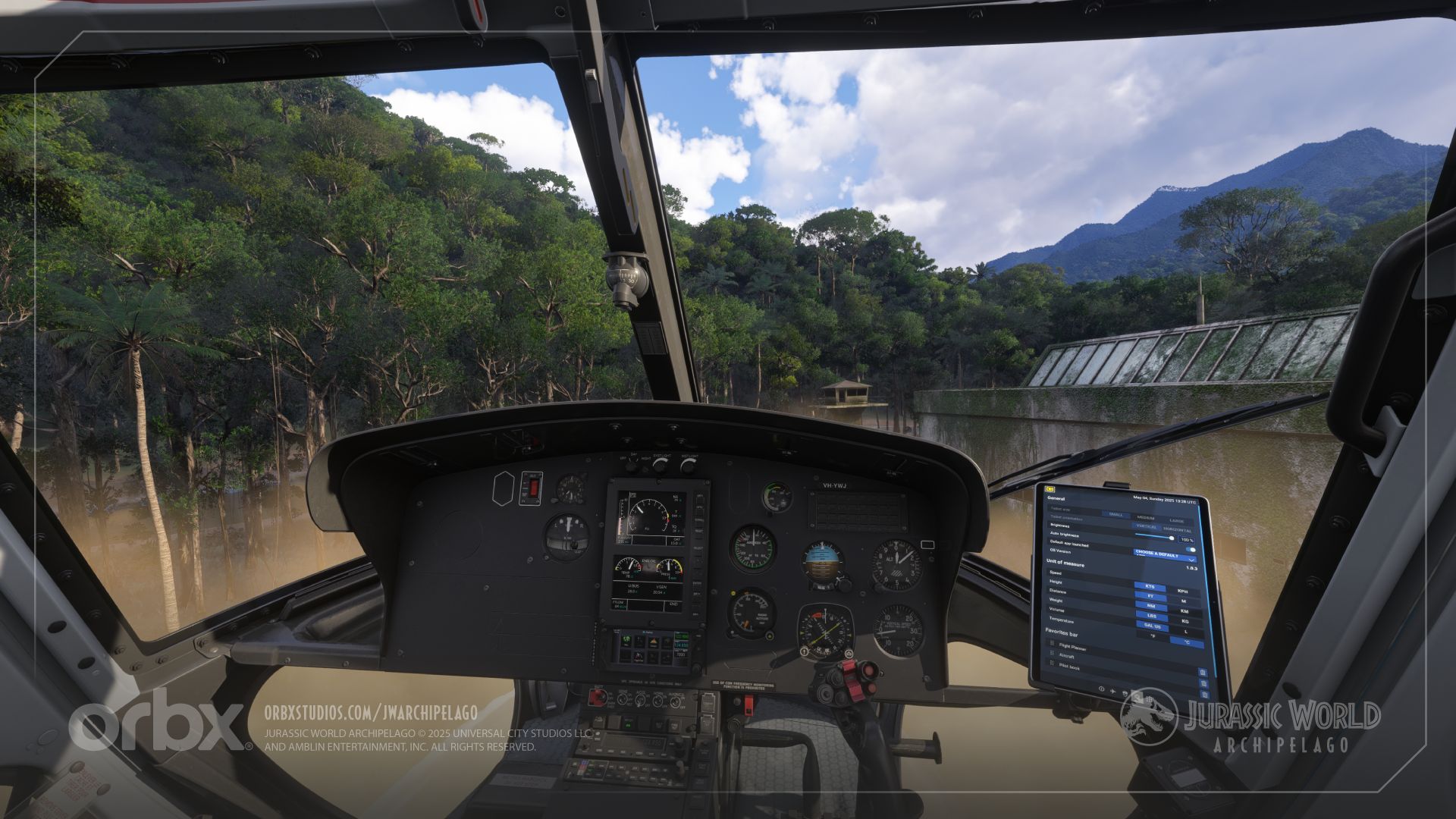Screen dimensions: 1456x819
Task: Select FT as the height unit
Action: click(x=1150, y=596)
